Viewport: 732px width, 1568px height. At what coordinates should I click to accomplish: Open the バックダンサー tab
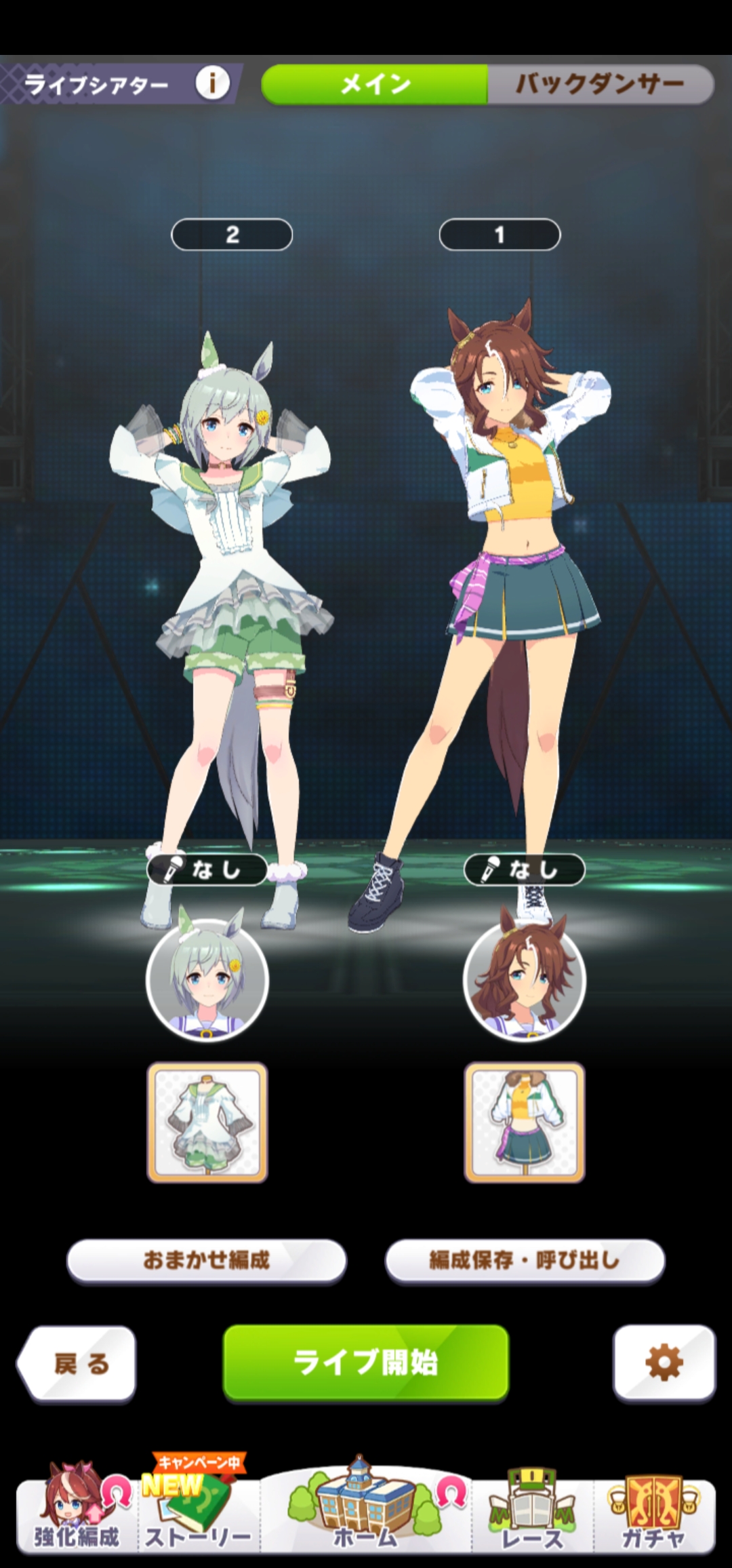point(600,85)
